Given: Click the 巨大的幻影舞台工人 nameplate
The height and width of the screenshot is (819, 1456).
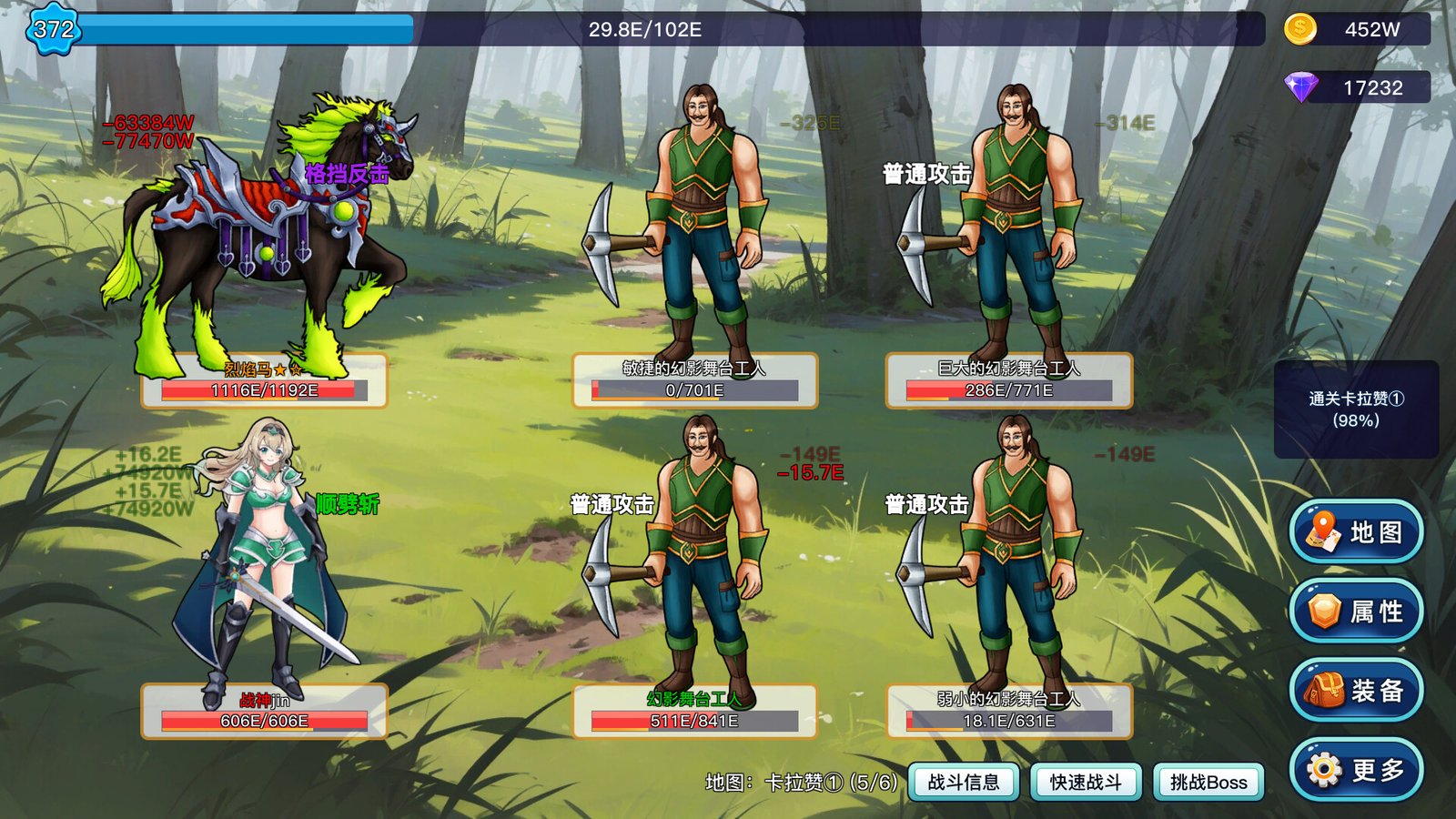Looking at the screenshot, I should pyautogui.click(x=1008, y=371).
